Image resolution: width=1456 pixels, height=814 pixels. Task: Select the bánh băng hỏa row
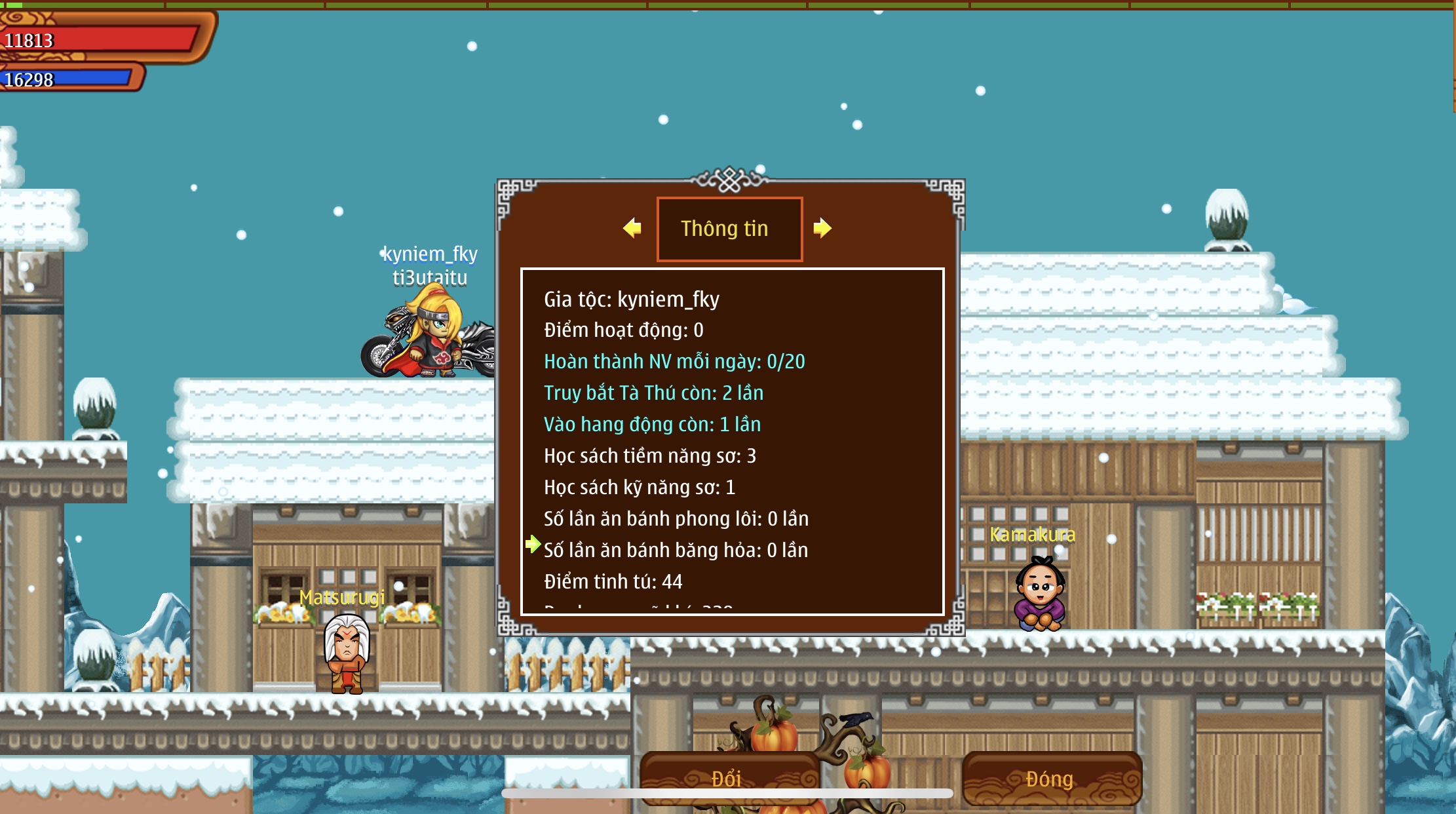676,551
